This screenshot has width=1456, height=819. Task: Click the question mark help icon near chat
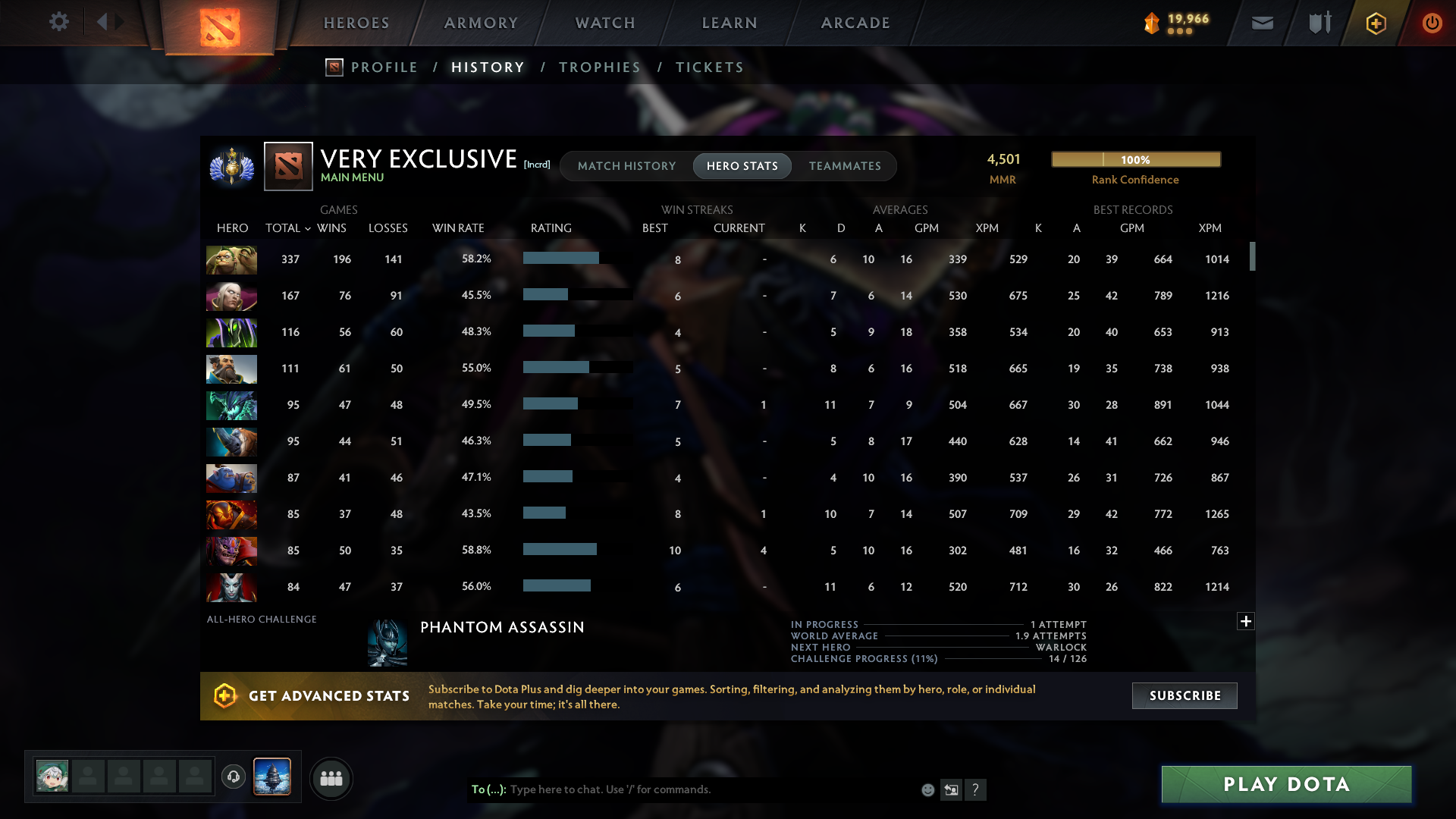click(977, 790)
